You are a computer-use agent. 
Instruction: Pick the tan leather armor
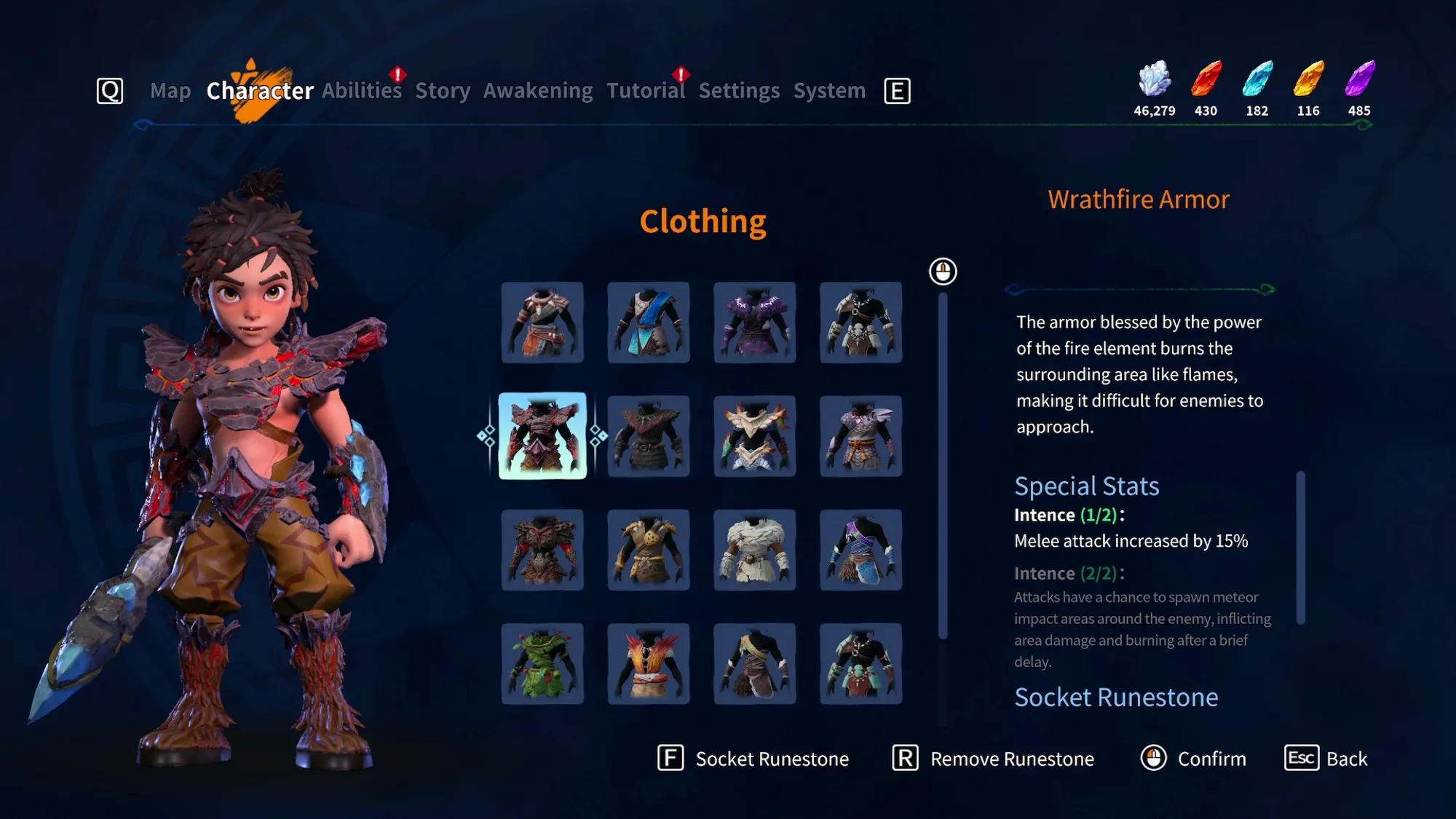point(649,550)
